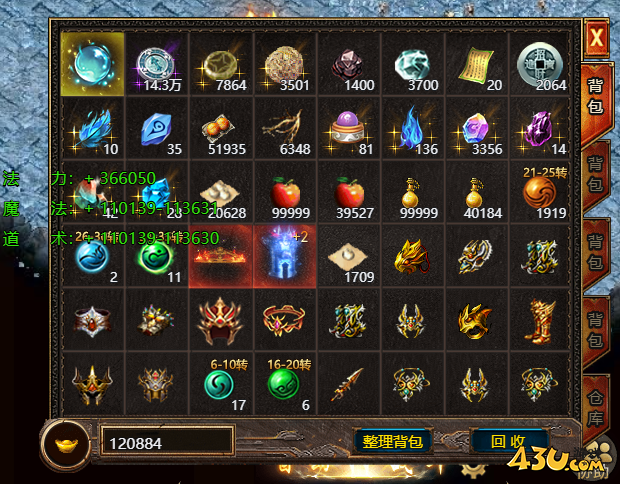Choose the red apple stacked 39527
The height and width of the screenshot is (484, 620).
tap(349, 191)
